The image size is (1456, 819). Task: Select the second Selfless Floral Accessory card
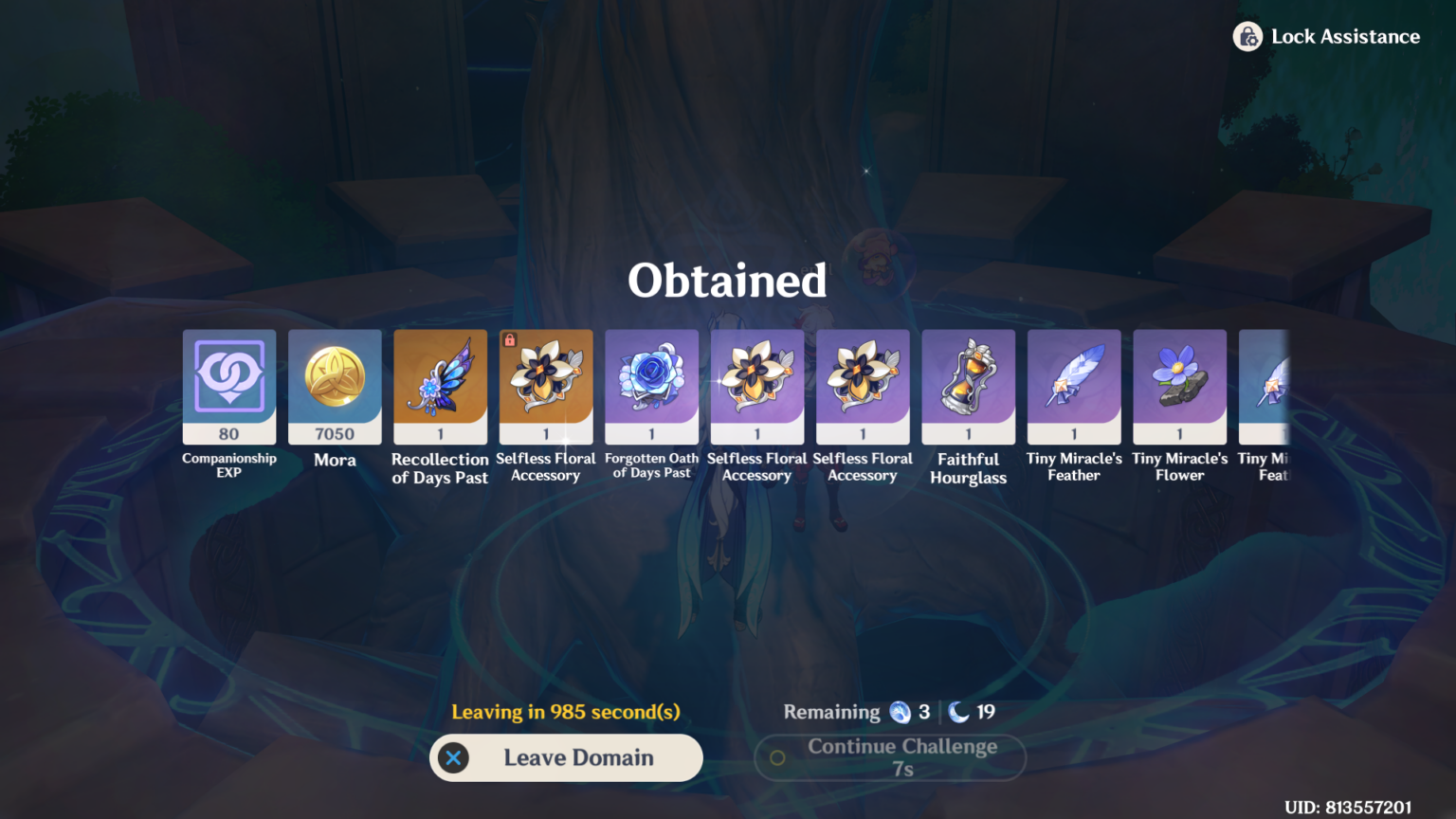[x=757, y=386]
